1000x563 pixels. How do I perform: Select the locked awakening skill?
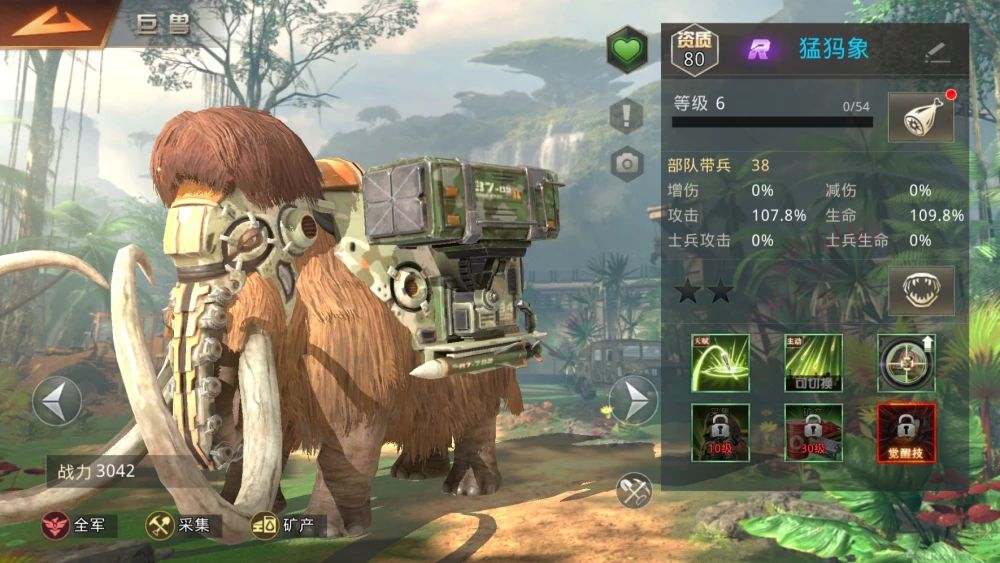[x=906, y=432]
